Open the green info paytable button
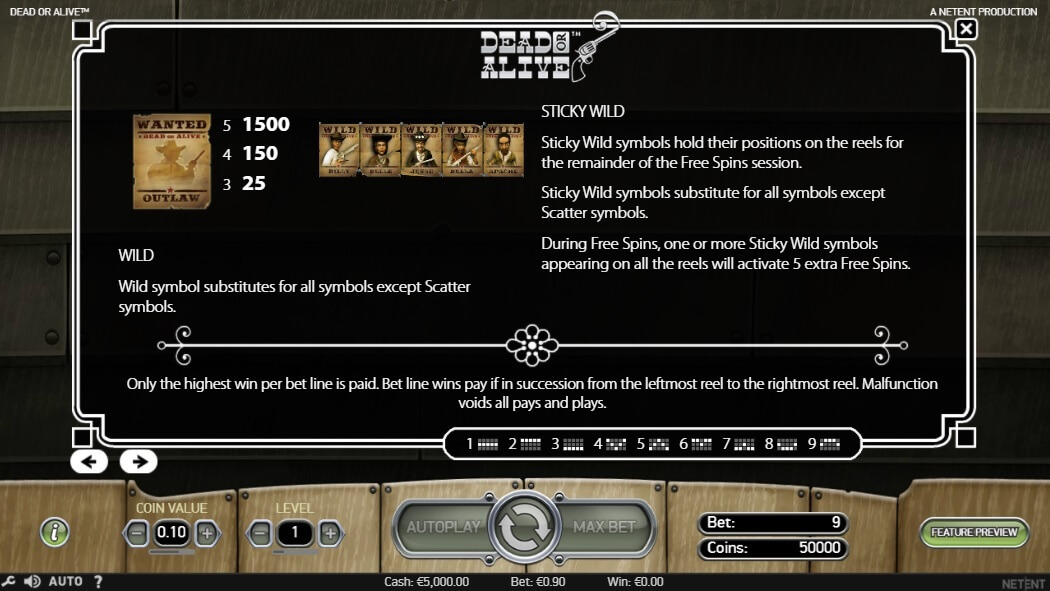 [x=55, y=532]
